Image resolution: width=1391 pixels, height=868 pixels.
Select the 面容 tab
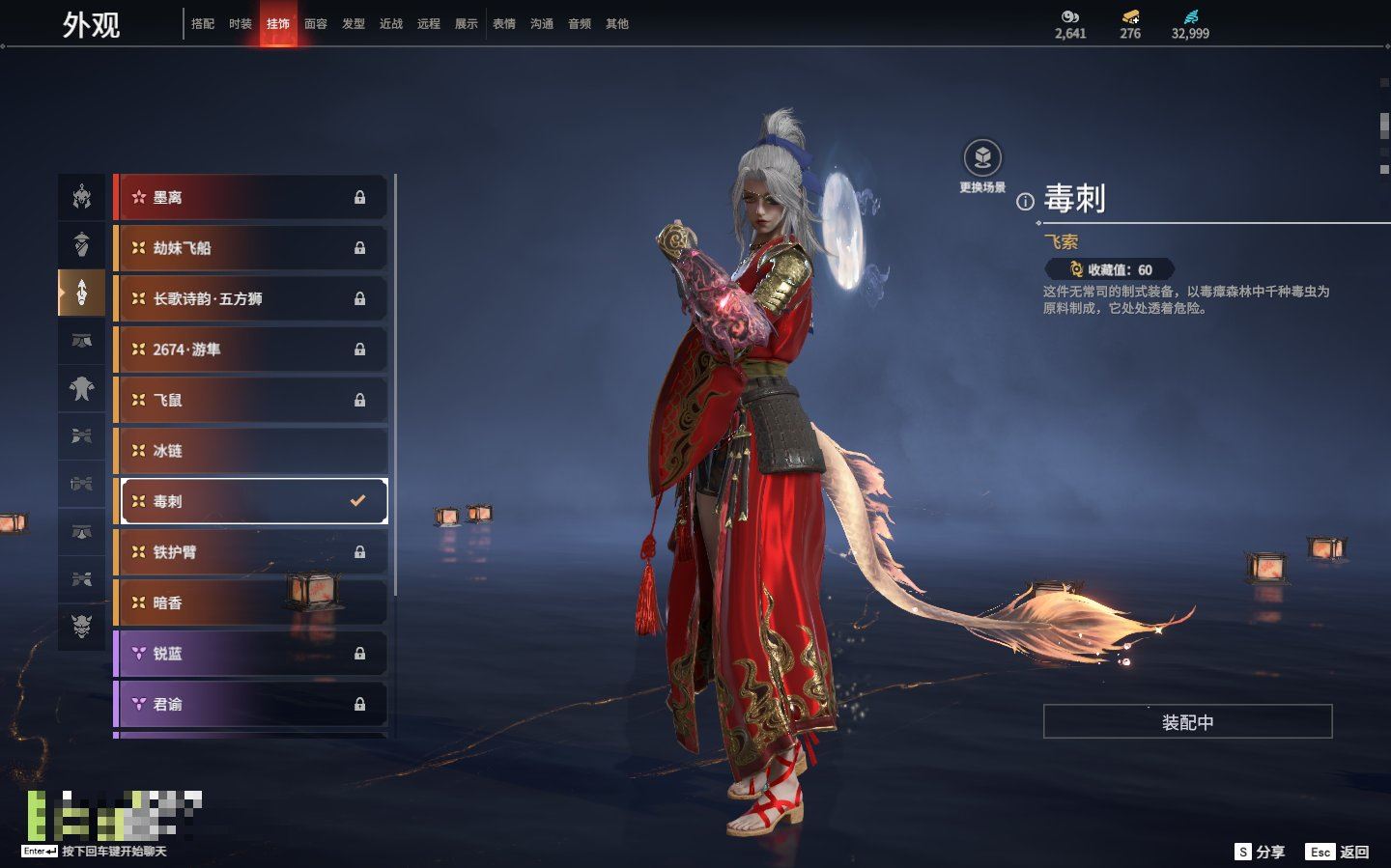(316, 24)
